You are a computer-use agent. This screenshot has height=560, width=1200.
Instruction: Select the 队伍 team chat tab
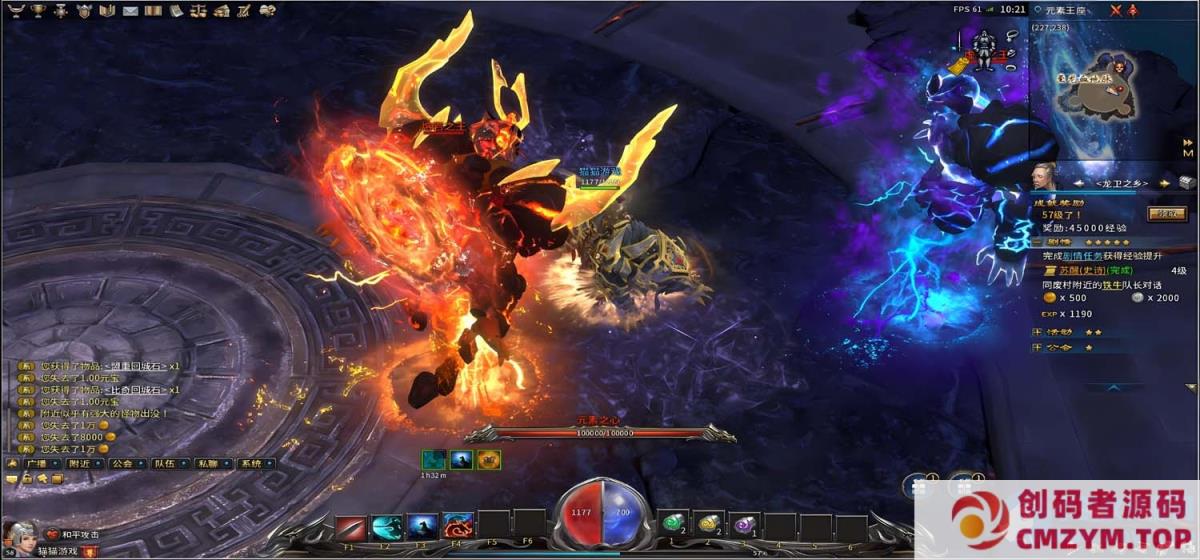pyautogui.click(x=165, y=464)
